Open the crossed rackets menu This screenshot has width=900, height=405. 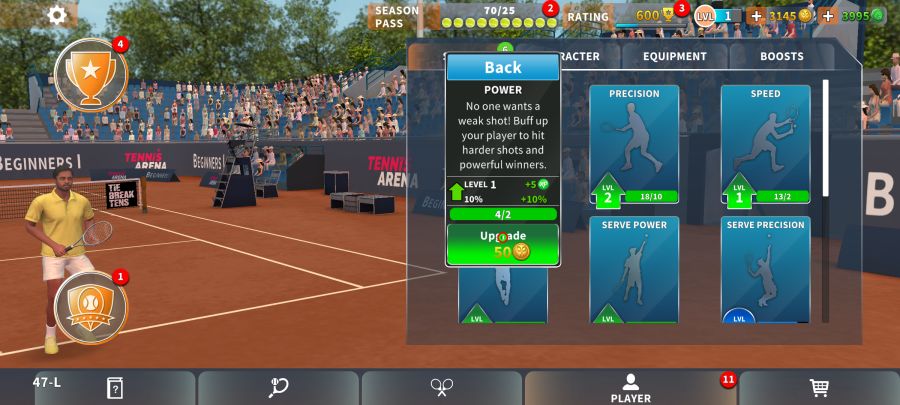[442, 388]
